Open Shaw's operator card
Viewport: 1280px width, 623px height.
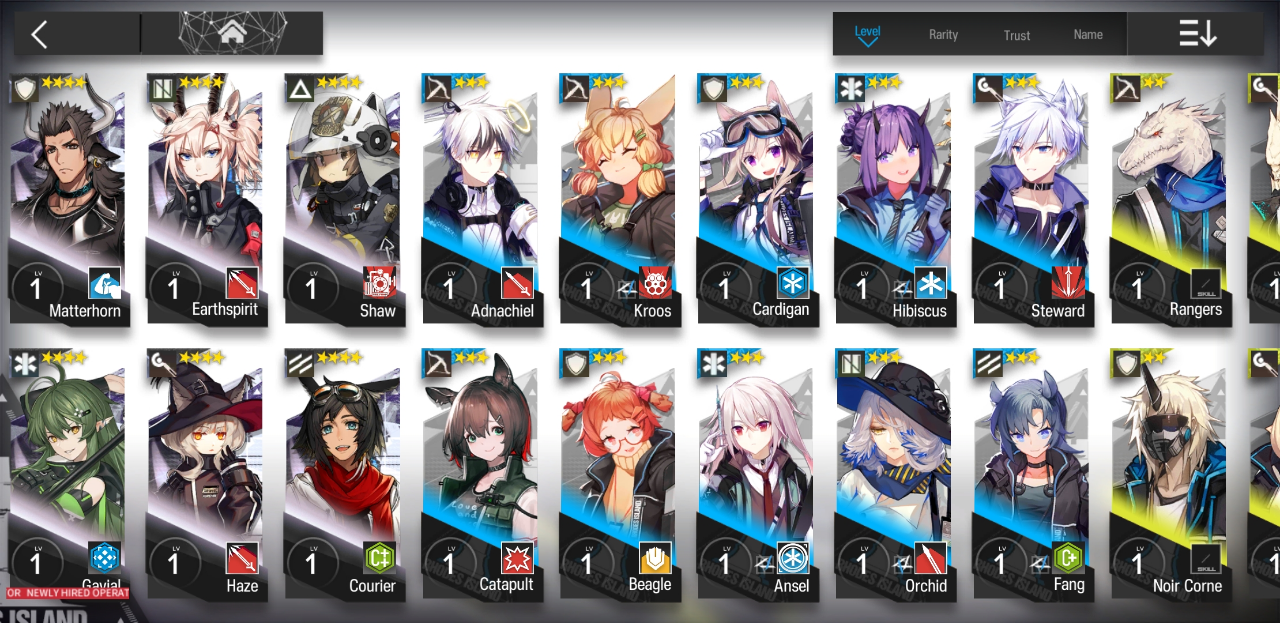pos(343,200)
